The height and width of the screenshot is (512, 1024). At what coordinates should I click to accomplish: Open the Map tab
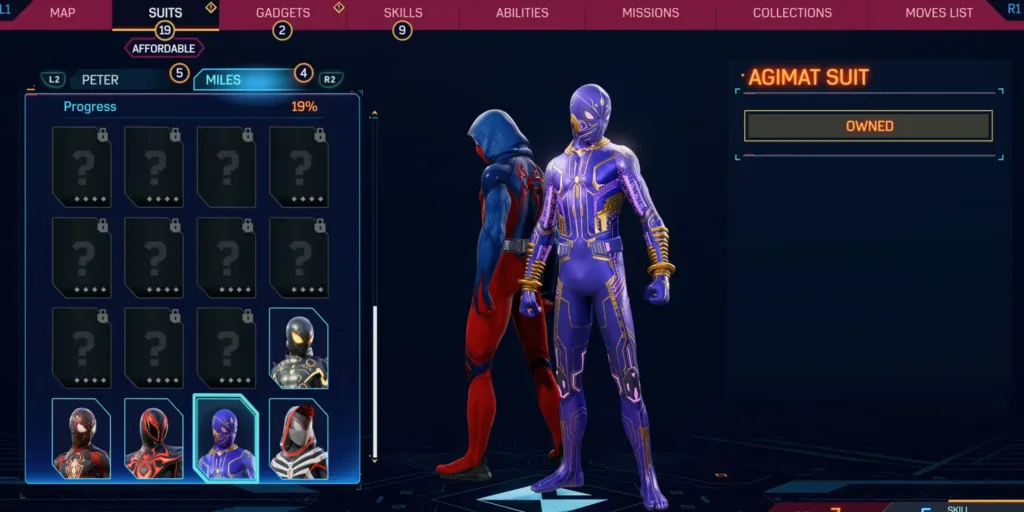tap(63, 13)
